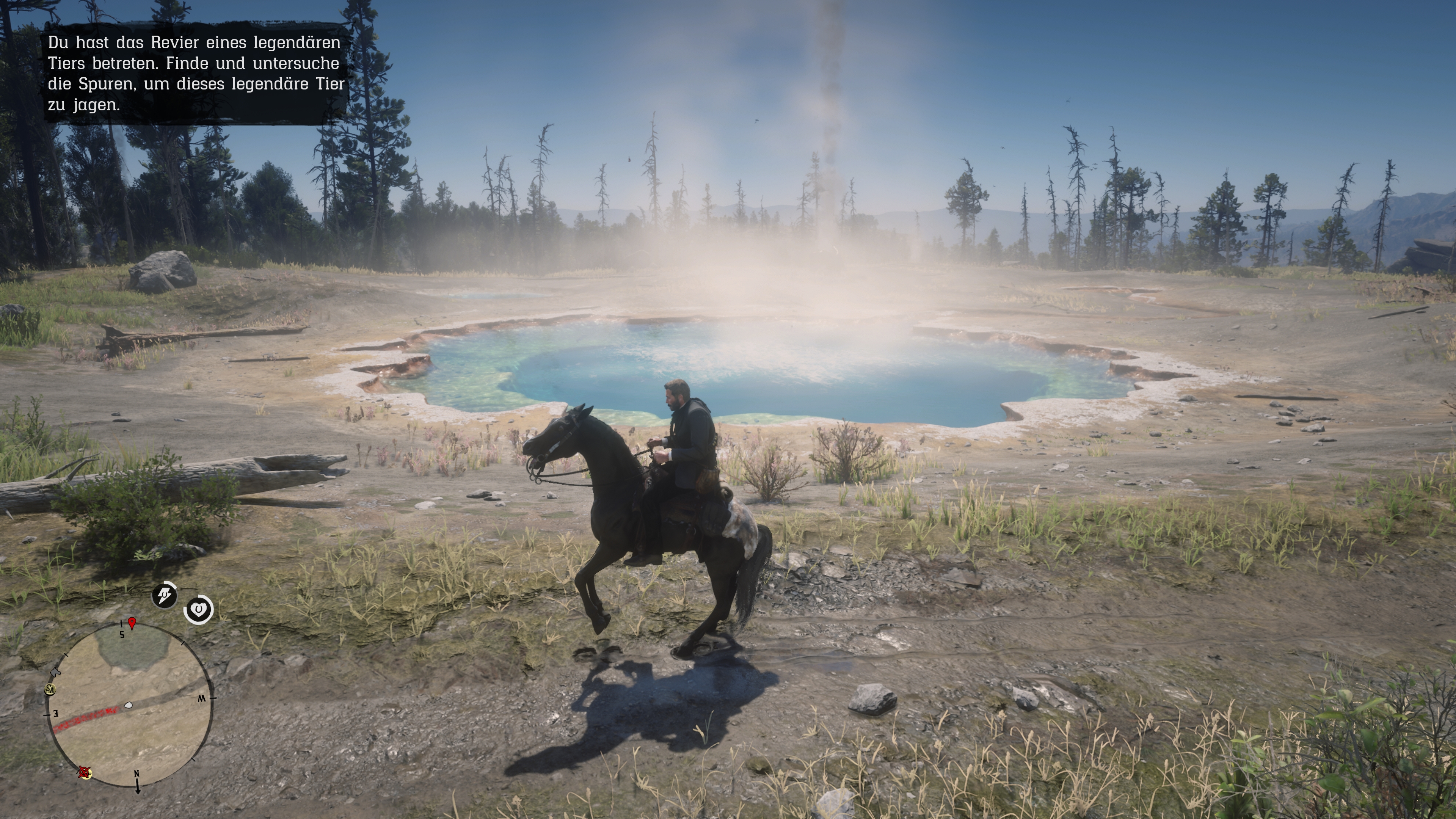Click the red waypoint pin above the minimap

point(132,623)
